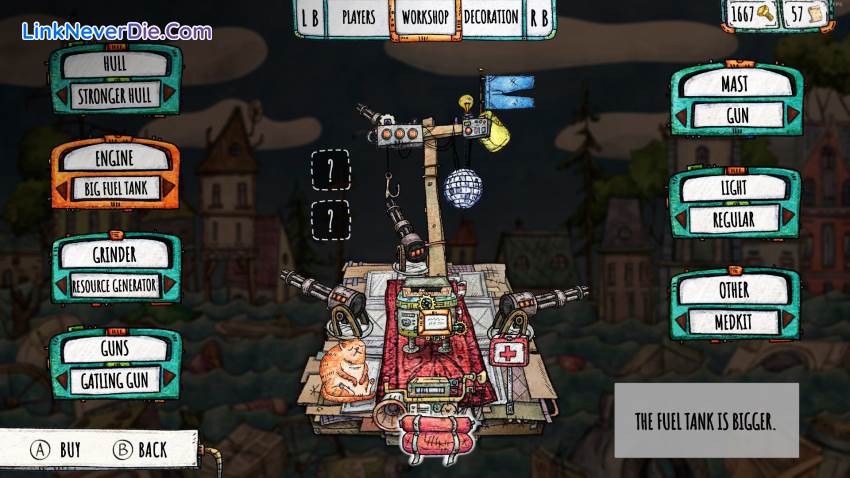This screenshot has width=850, height=478.
Task: Click the upper empty question mark slot
Action: (x=331, y=170)
